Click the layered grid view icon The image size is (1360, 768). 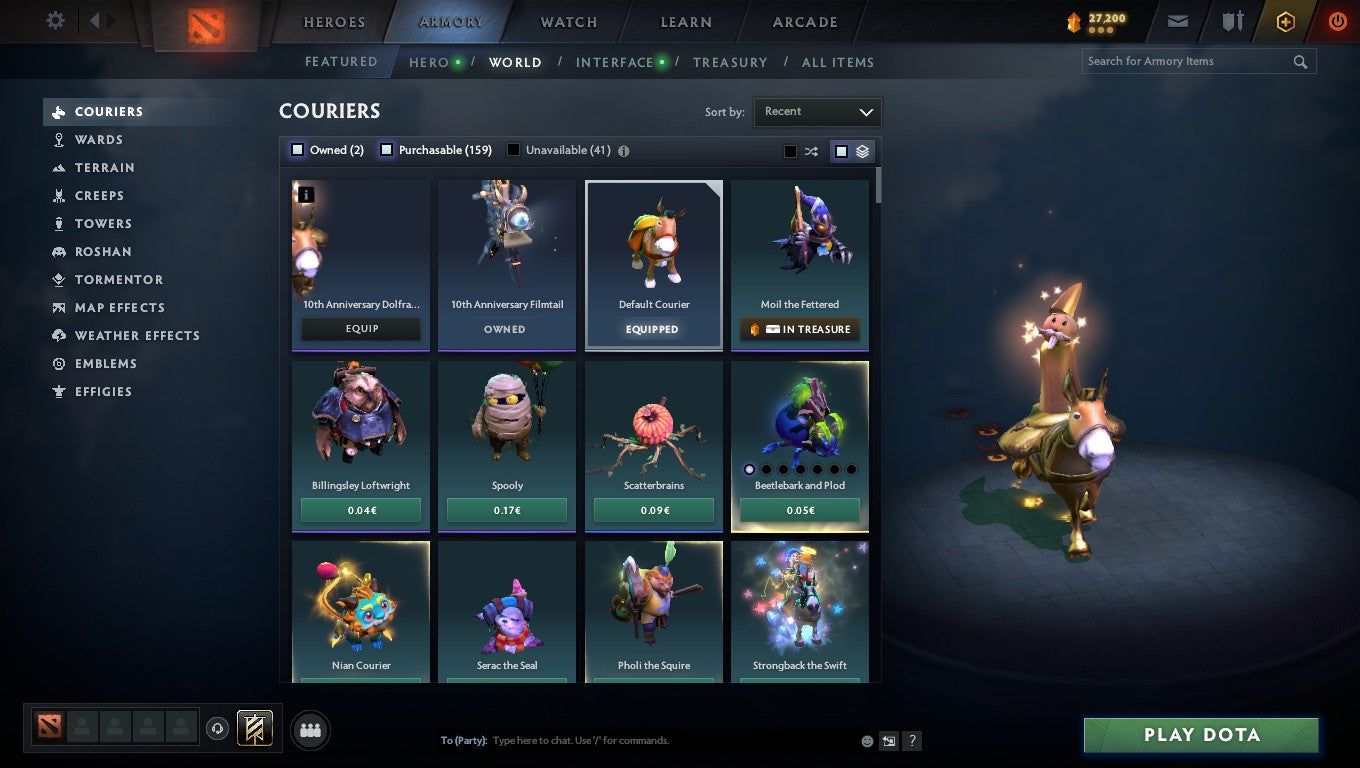[x=863, y=150]
